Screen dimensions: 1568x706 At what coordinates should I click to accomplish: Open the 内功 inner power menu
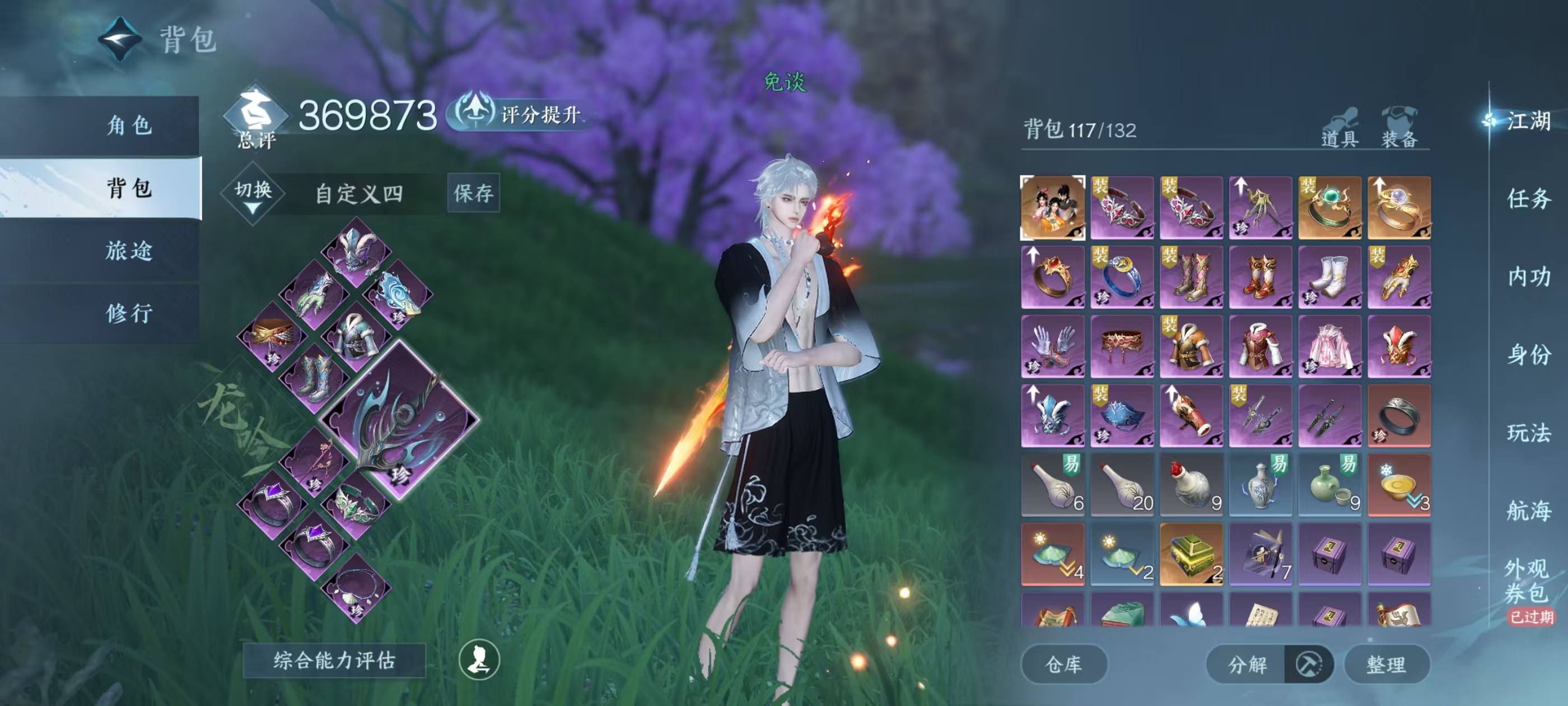pos(1528,277)
